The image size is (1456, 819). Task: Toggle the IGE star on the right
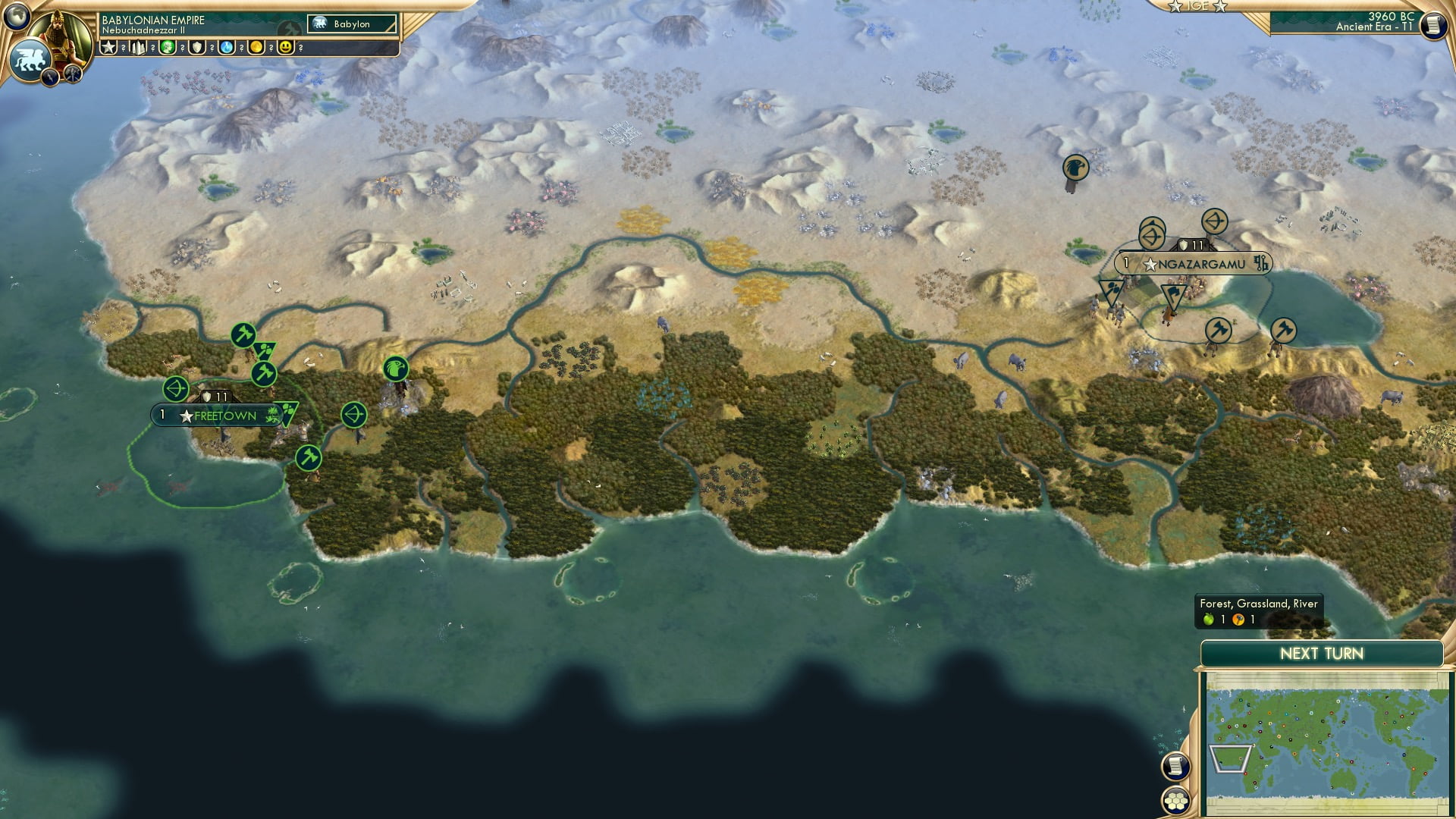pyautogui.click(x=1219, y=6)
